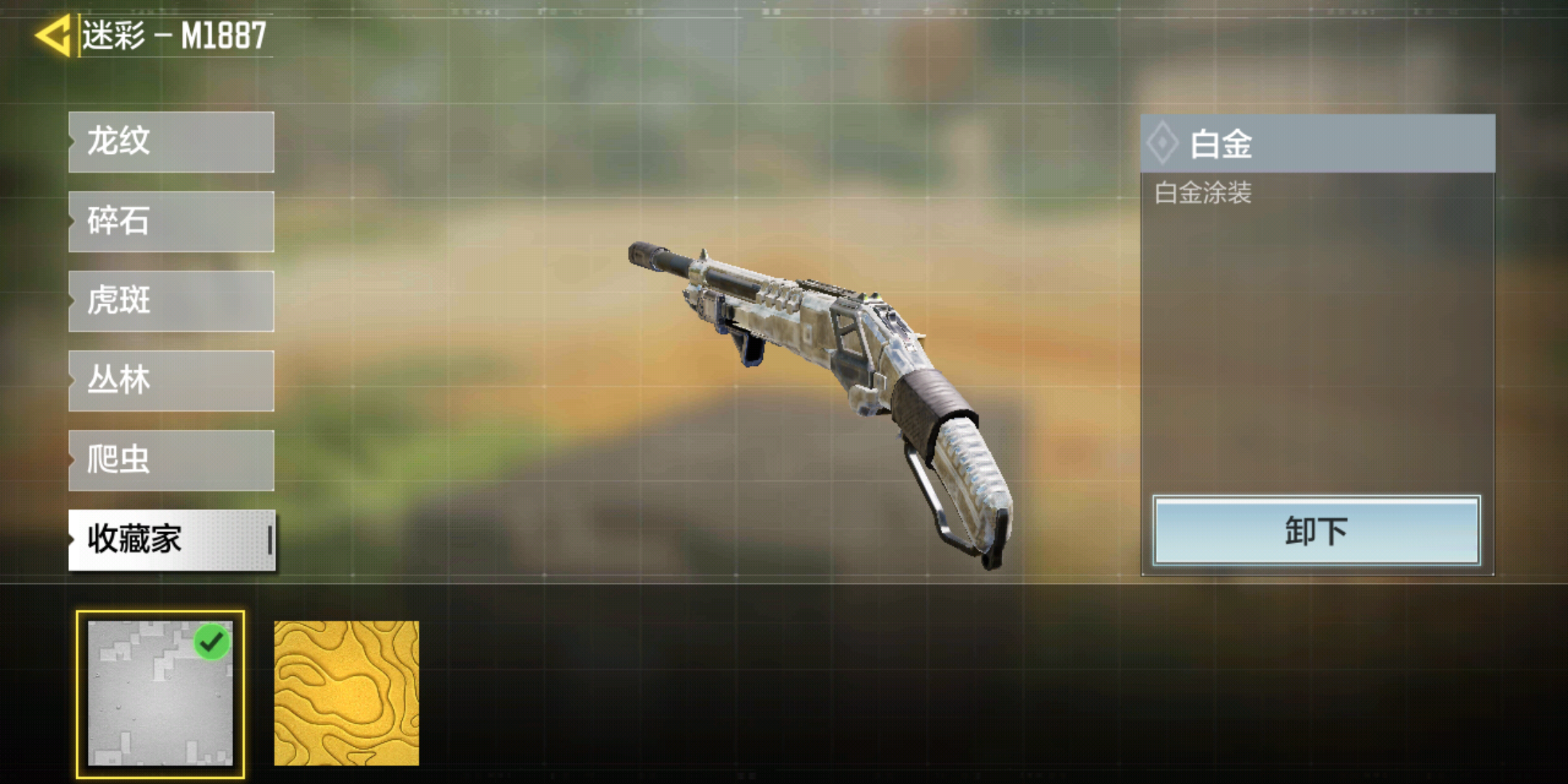1568x784 pixels.
Task: Choose the 丛林 camo category
Action: tap(171, 381)
